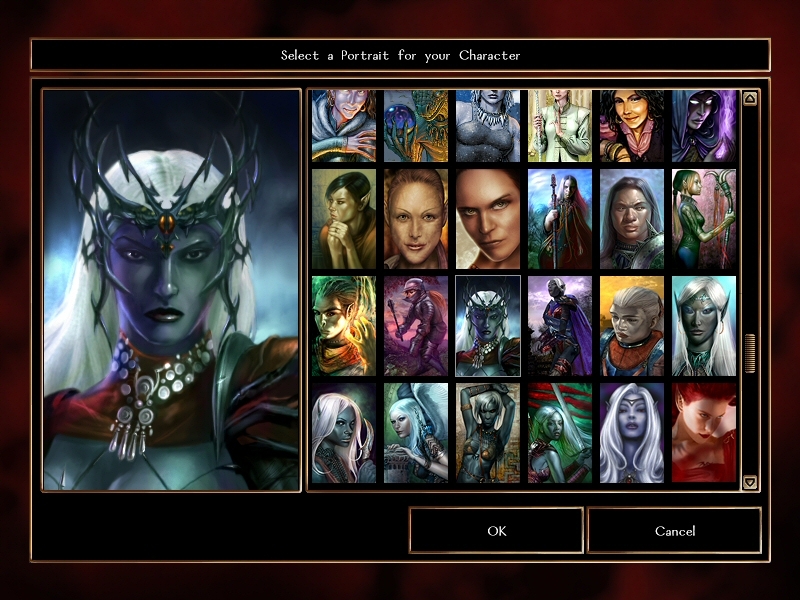800x600 pixels.
Task: Confirm the portrait with OK
Action: pyautogui.click(x=496, y=530)
